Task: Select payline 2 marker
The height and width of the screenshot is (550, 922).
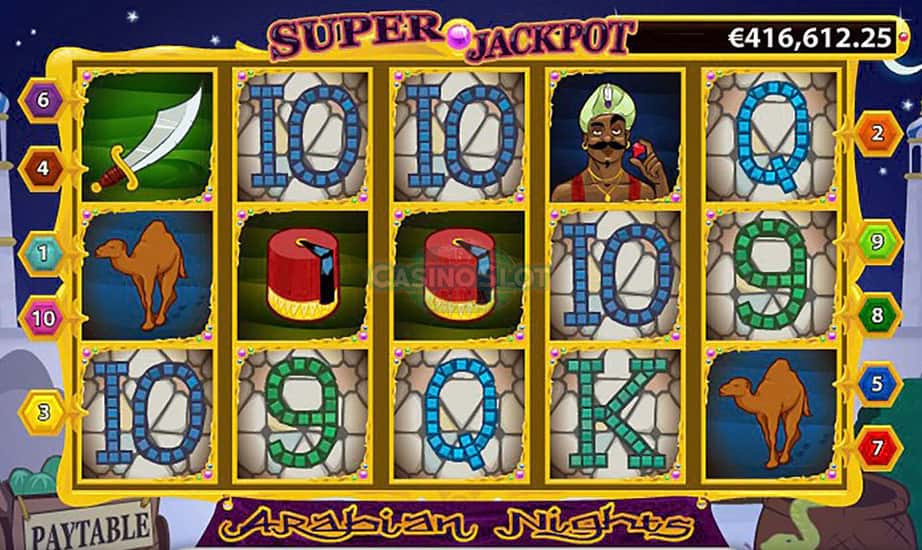Action: (877, 133)
